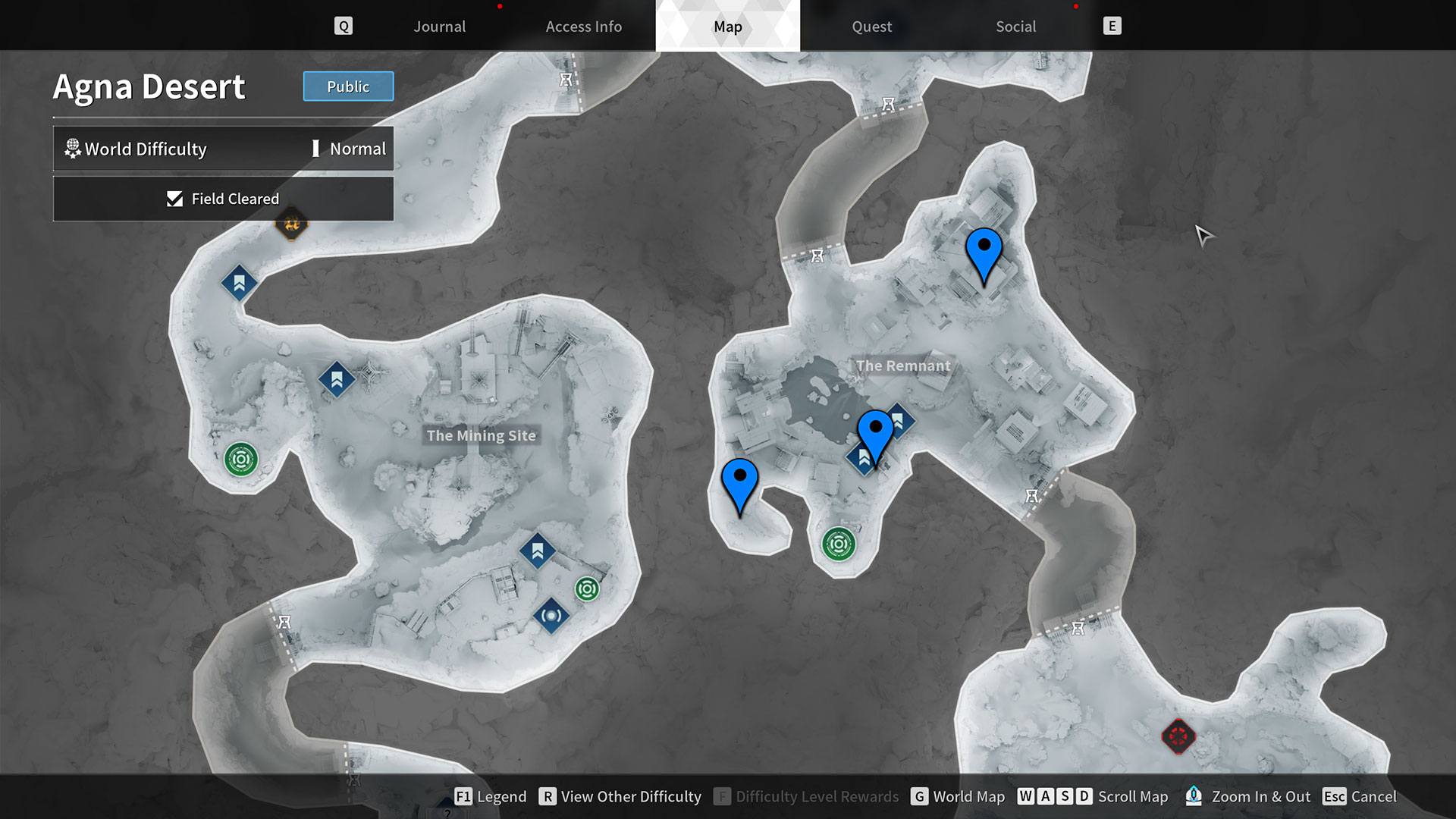1456x819 pixels.
Task: Click The Mining Site area label
Action: pyautogui.click(x=482, y=436)
